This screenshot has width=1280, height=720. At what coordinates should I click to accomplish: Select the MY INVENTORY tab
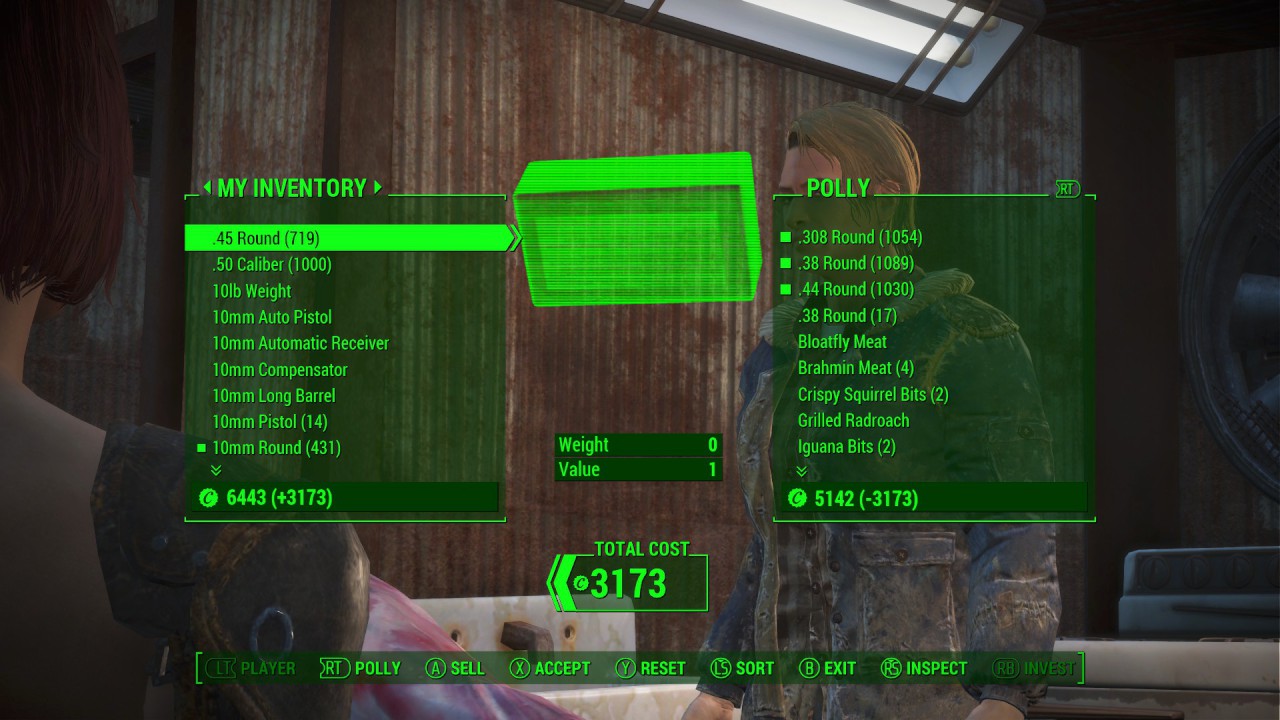click(x=292, y=188)
